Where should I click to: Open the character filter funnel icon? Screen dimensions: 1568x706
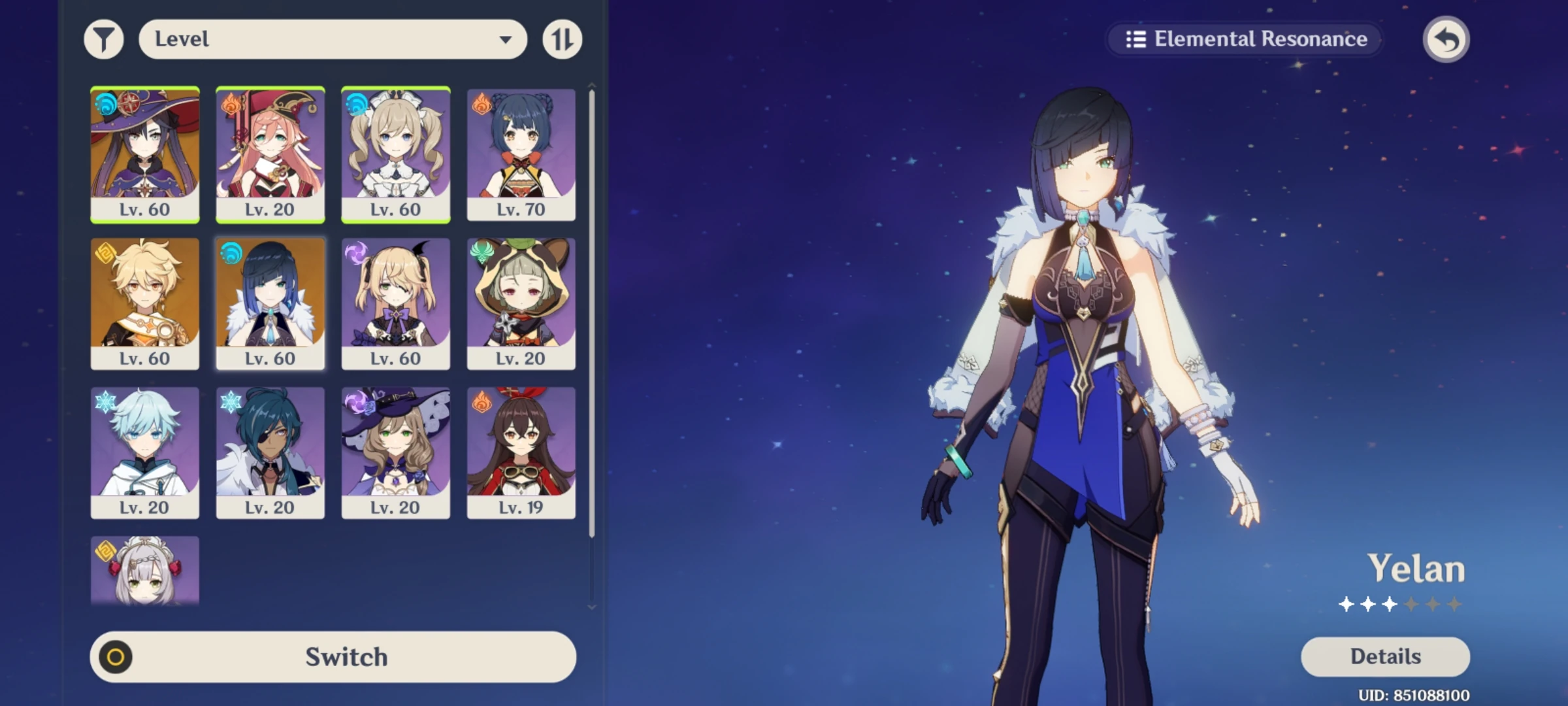[x=105, y=39]
